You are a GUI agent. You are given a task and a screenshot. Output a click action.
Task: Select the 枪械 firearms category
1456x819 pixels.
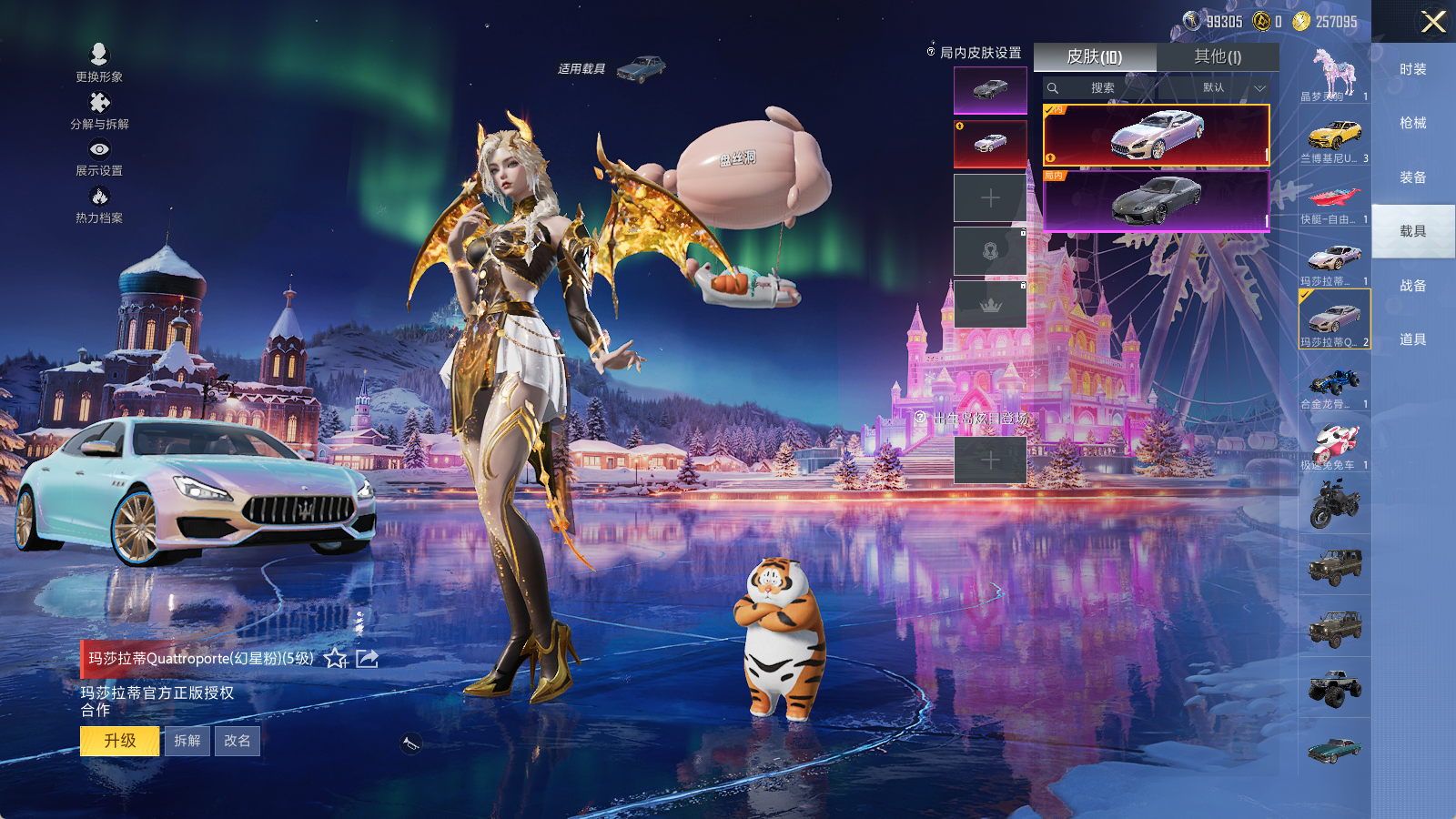(x=1412, y=123)
